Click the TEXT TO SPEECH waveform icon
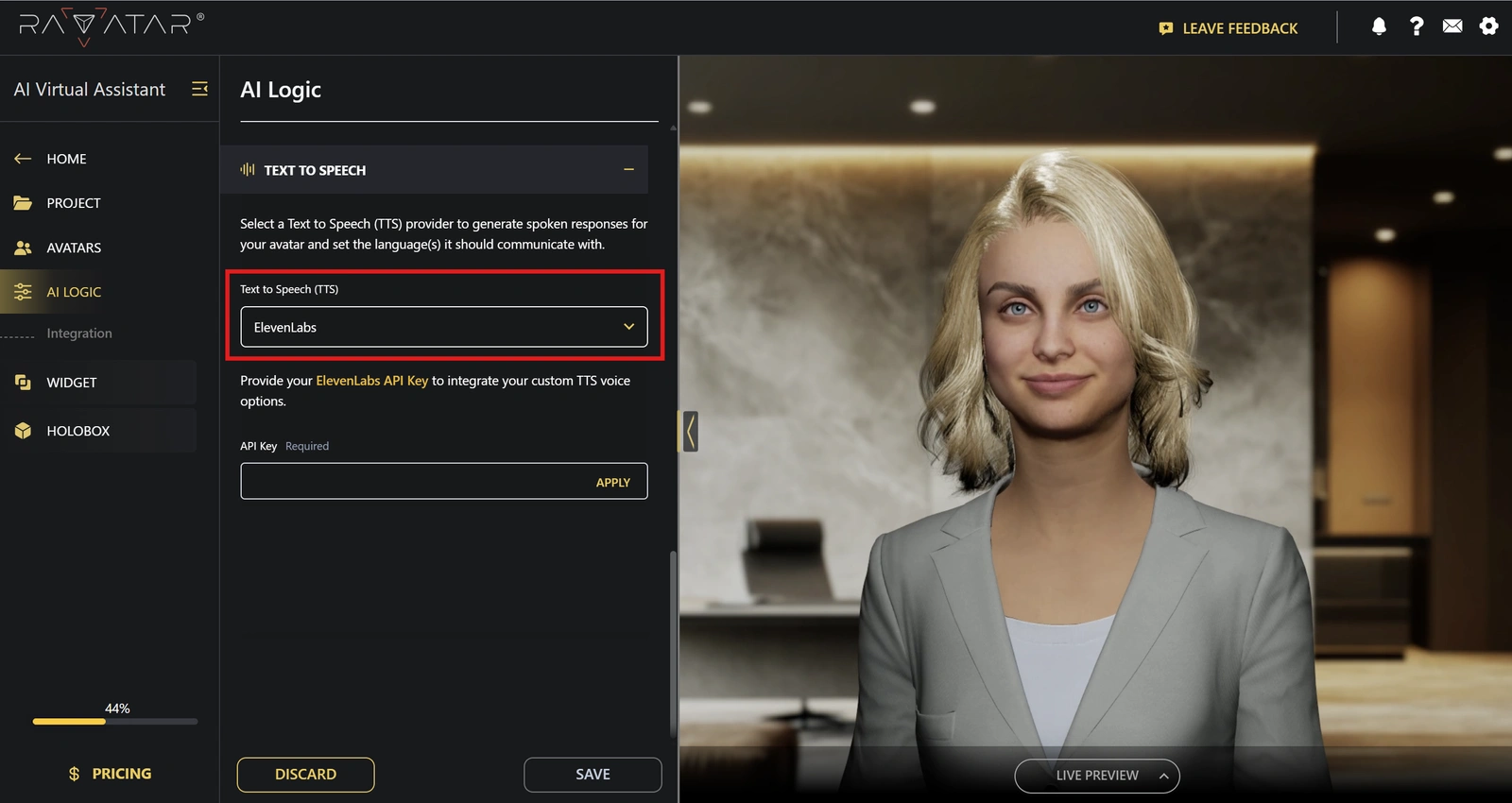The width and height of the screenshot is (1512, 803). tap(247, 169)
